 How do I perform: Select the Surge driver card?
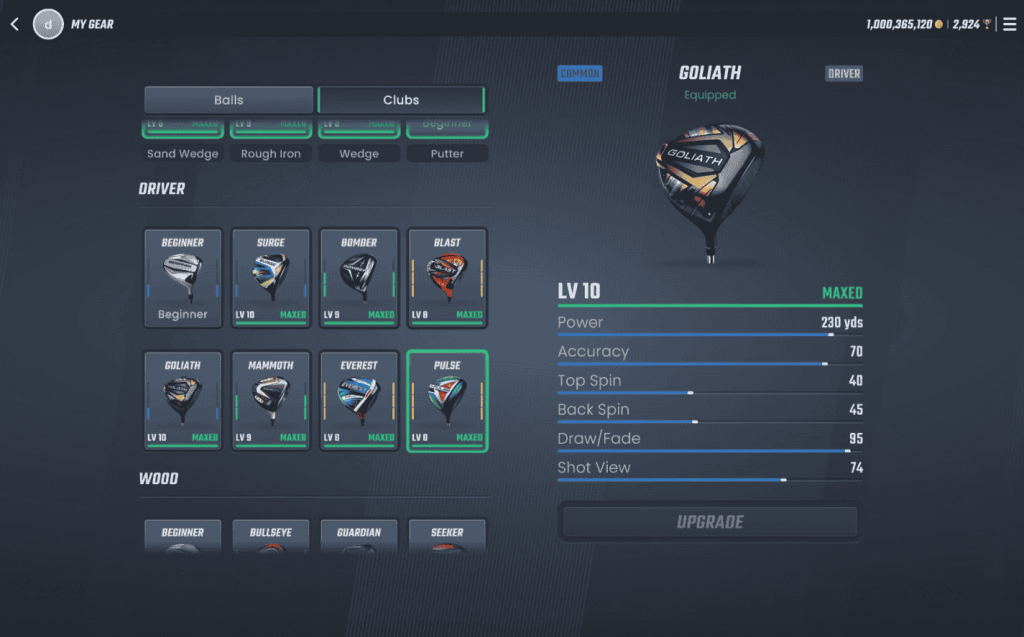271,278
